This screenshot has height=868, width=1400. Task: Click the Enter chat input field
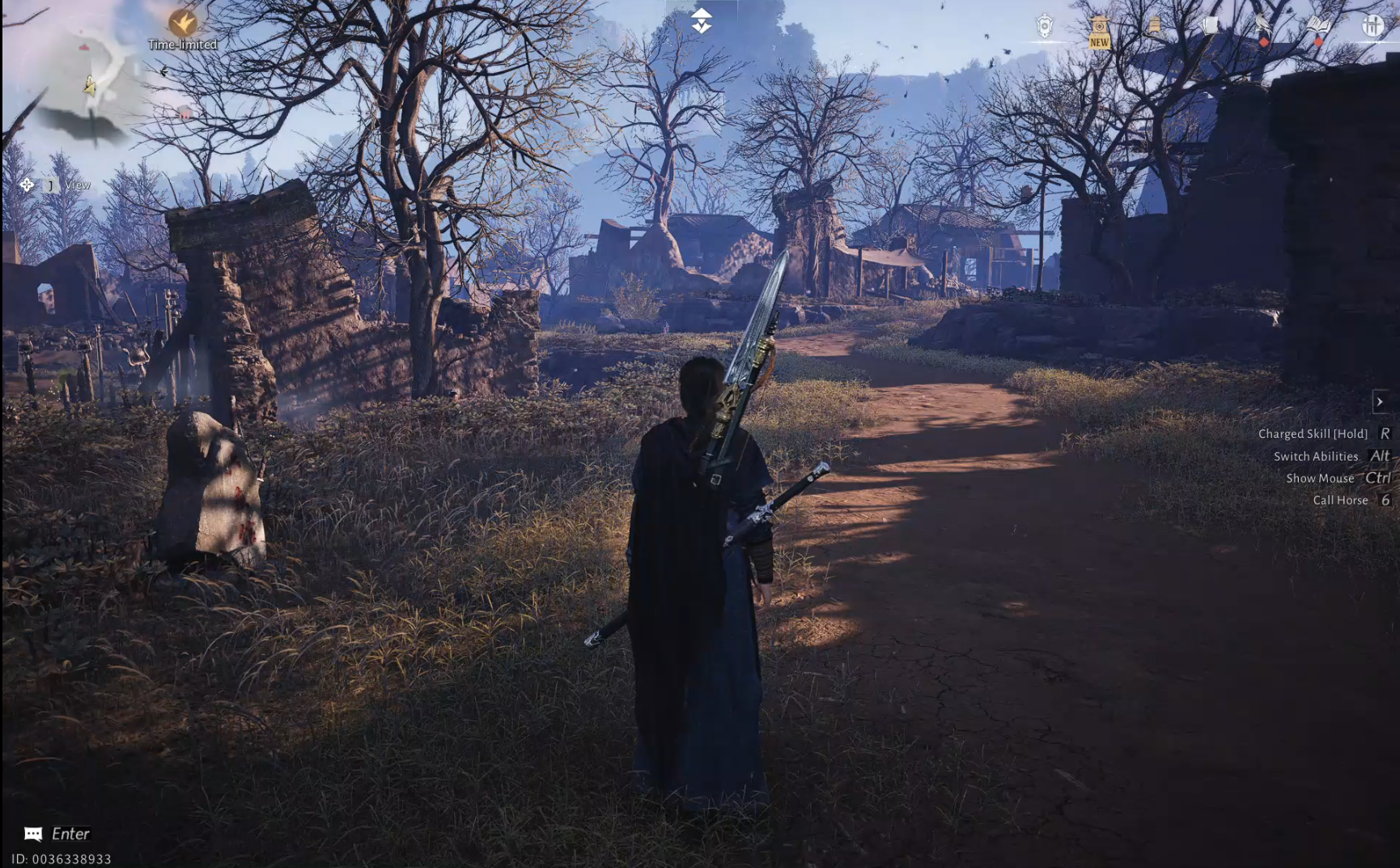pyautogui.click(x=73, y=832)
